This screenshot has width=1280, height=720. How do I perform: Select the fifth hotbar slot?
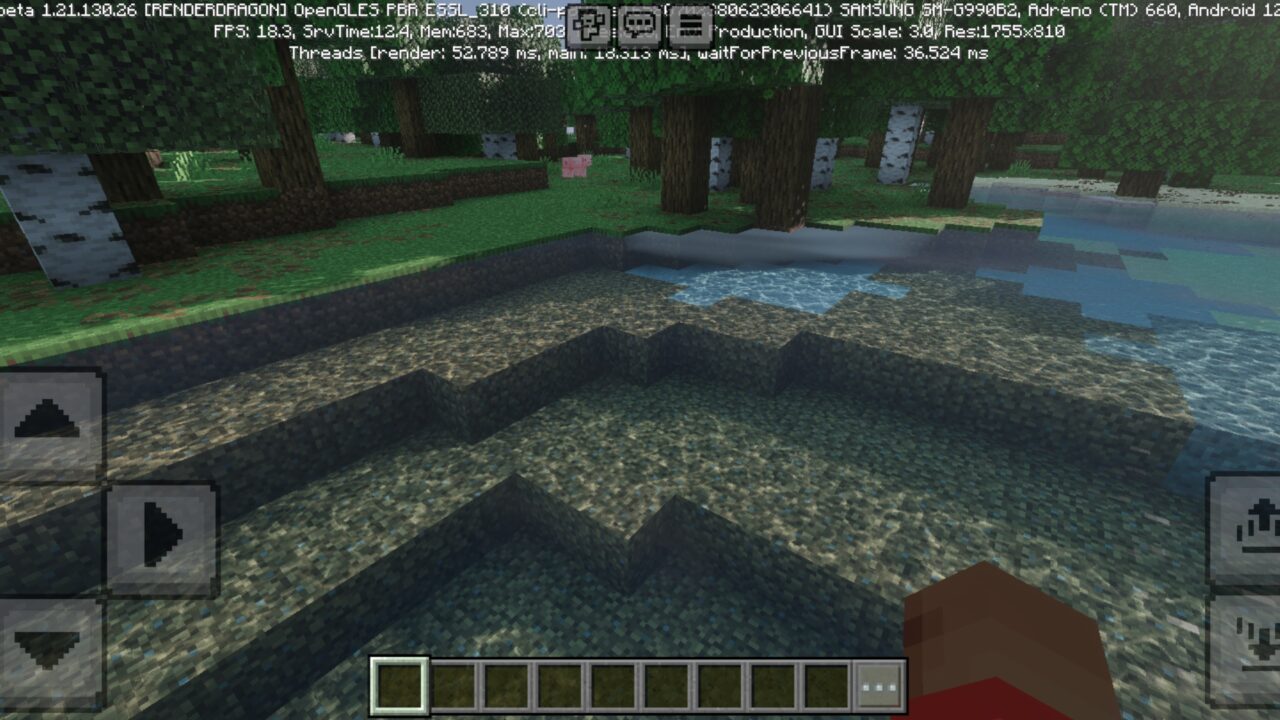pyautogui.click(x=613, y=684)
